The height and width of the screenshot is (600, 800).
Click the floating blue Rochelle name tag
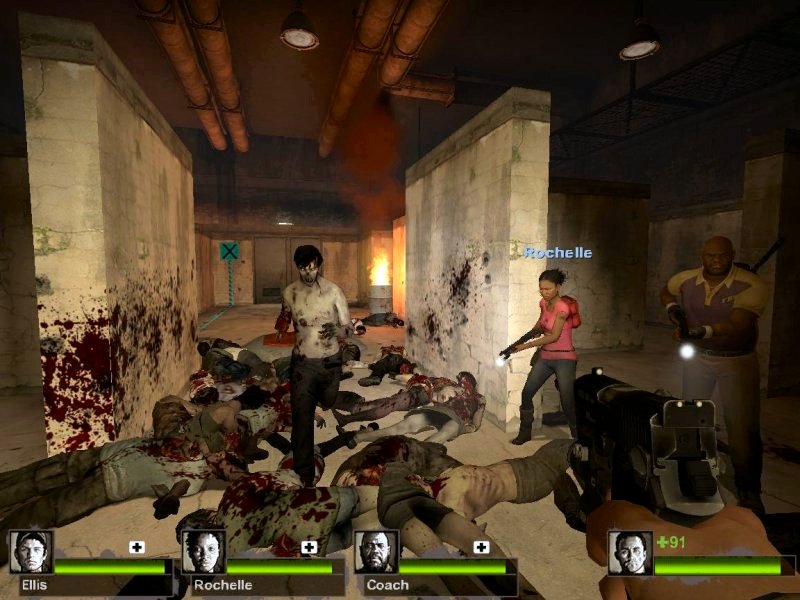click(x=558, y=253)
